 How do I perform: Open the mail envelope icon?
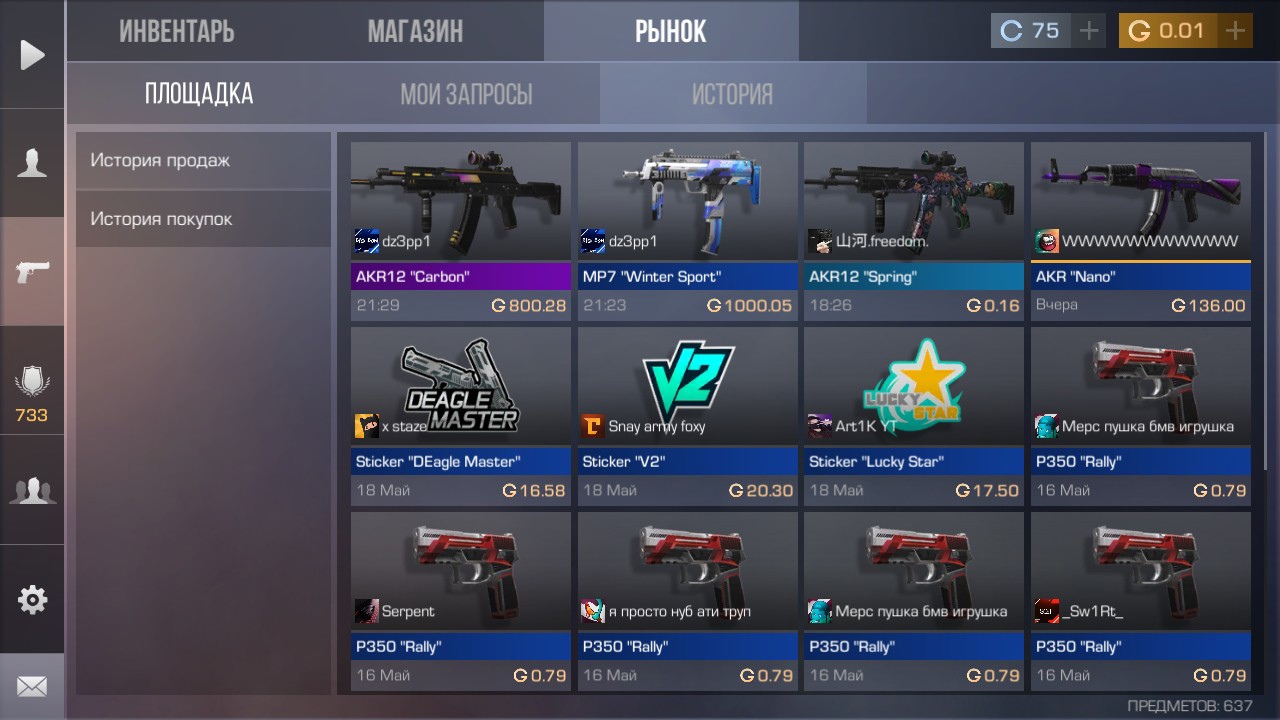click(32, 687)
